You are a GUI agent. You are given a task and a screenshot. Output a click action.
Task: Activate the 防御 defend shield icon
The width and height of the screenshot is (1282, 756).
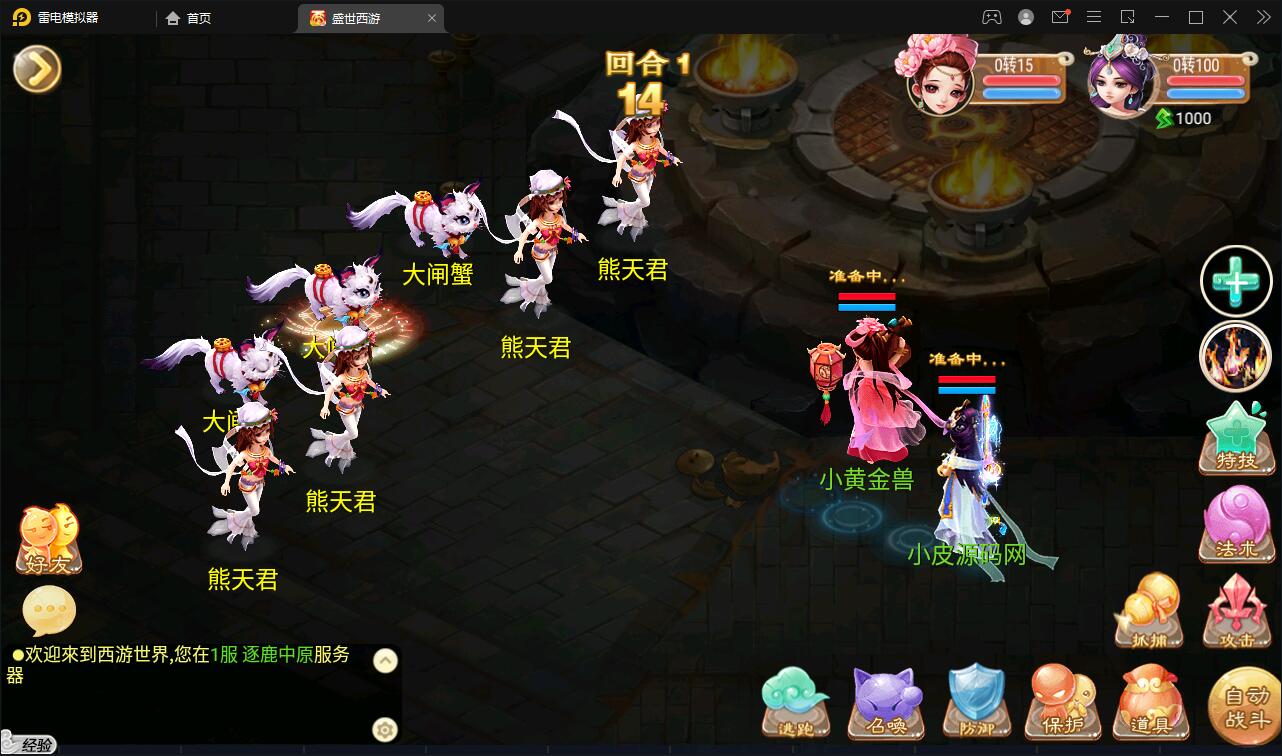point(978,700)
